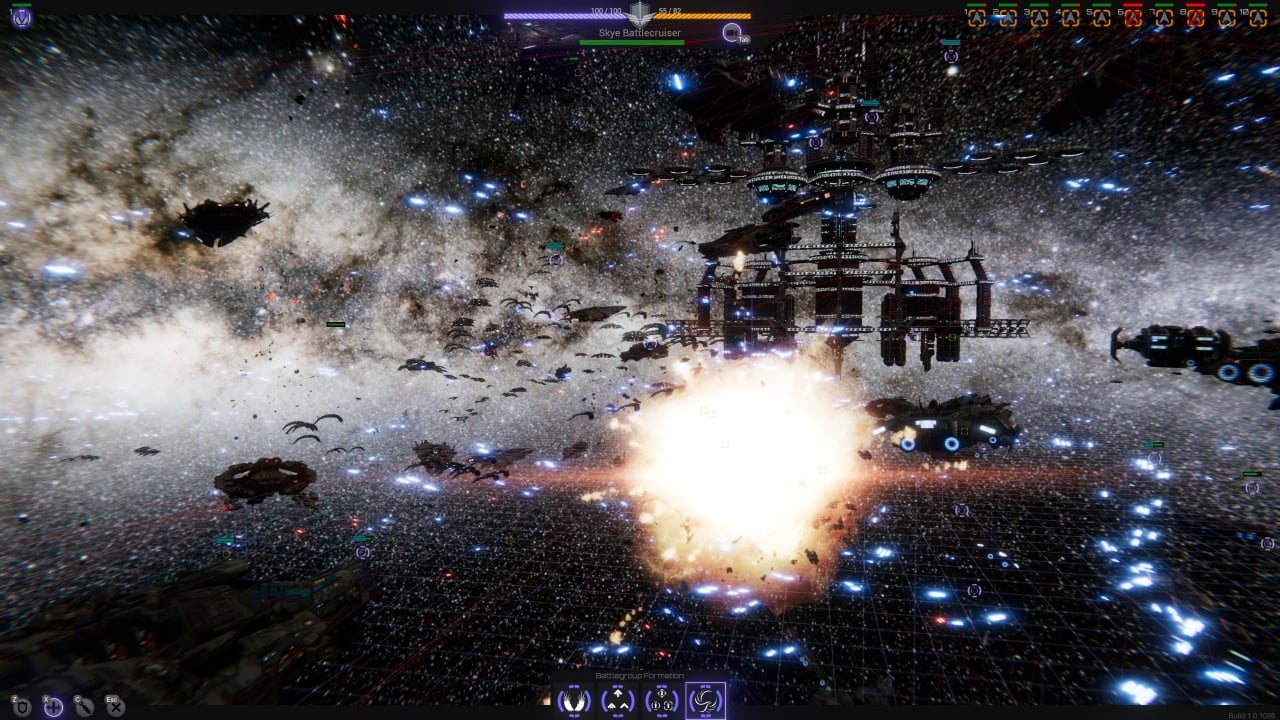Image resolution: width=1280 pixels, height=720 pixels.
Task: Choose damaged ship number 6
Action: 1133,17
